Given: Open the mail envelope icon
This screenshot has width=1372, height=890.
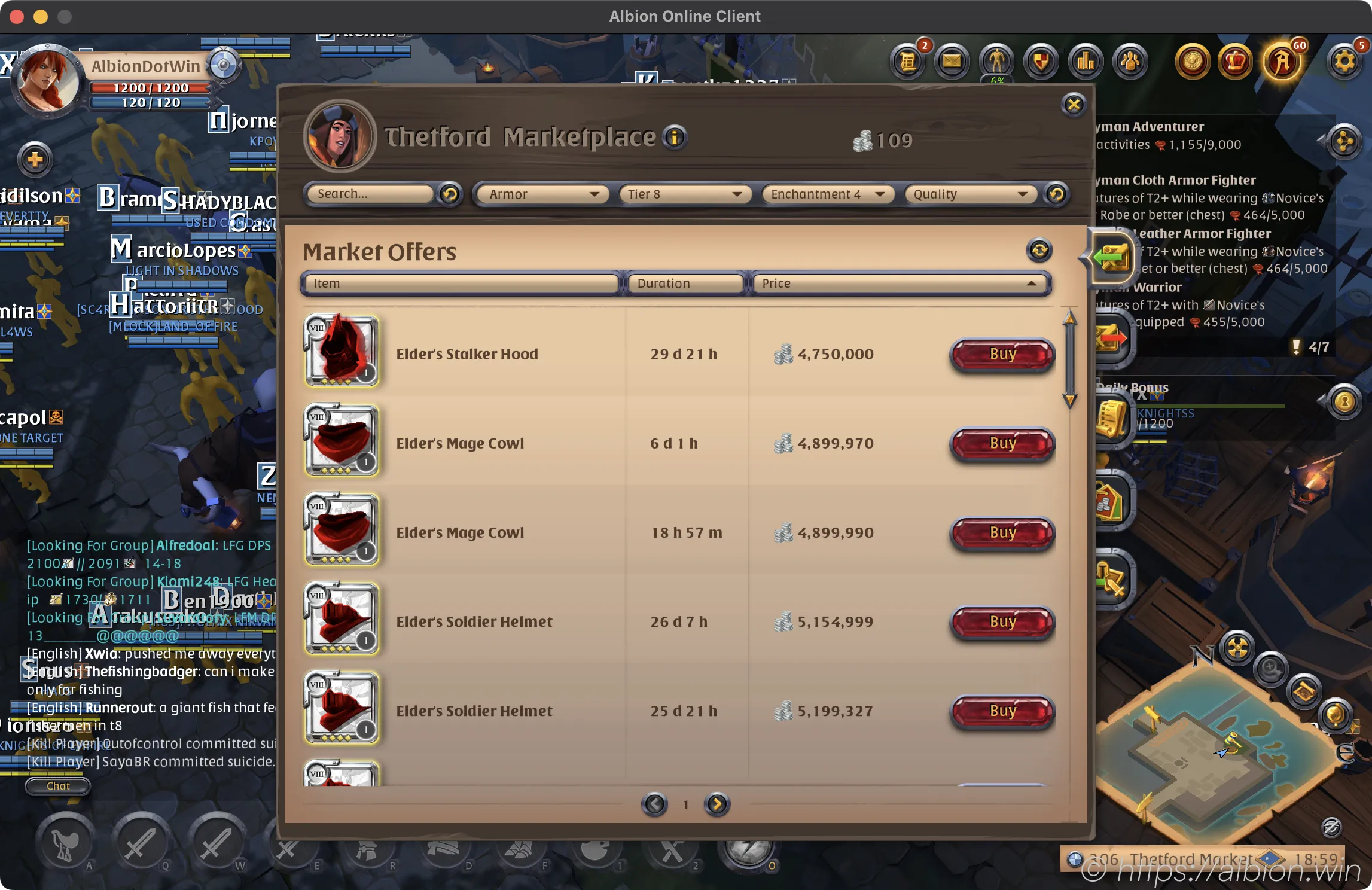Looking at the screenshot, I should 952,62.
